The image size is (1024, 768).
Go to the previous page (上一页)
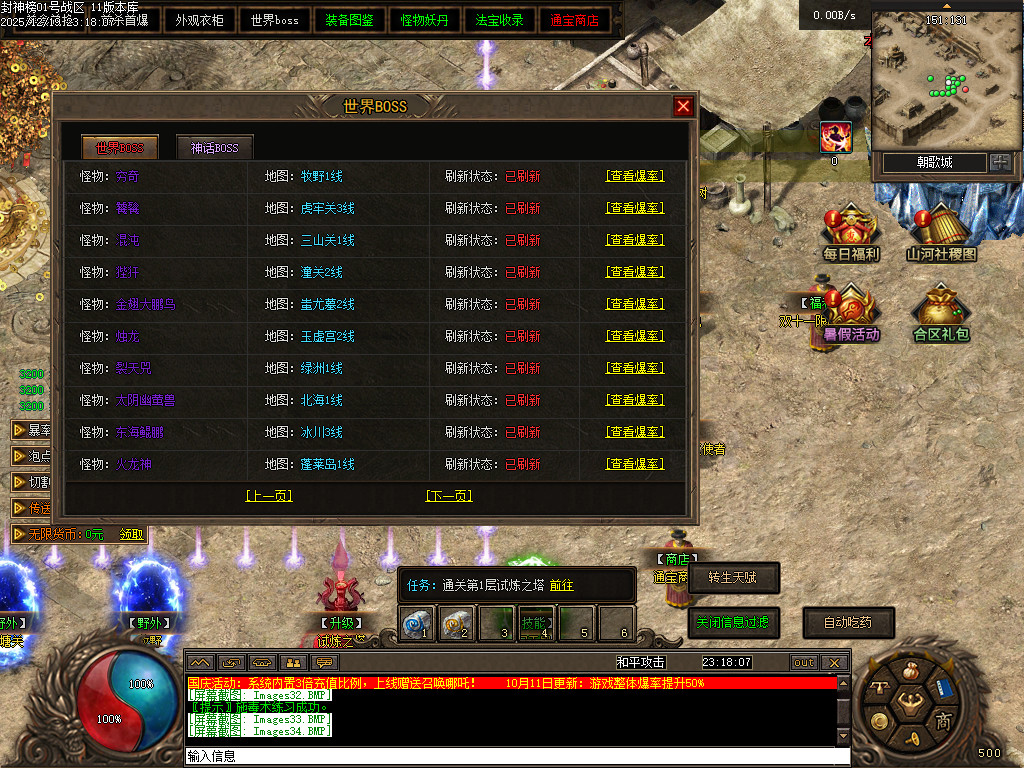coord(268,496)
